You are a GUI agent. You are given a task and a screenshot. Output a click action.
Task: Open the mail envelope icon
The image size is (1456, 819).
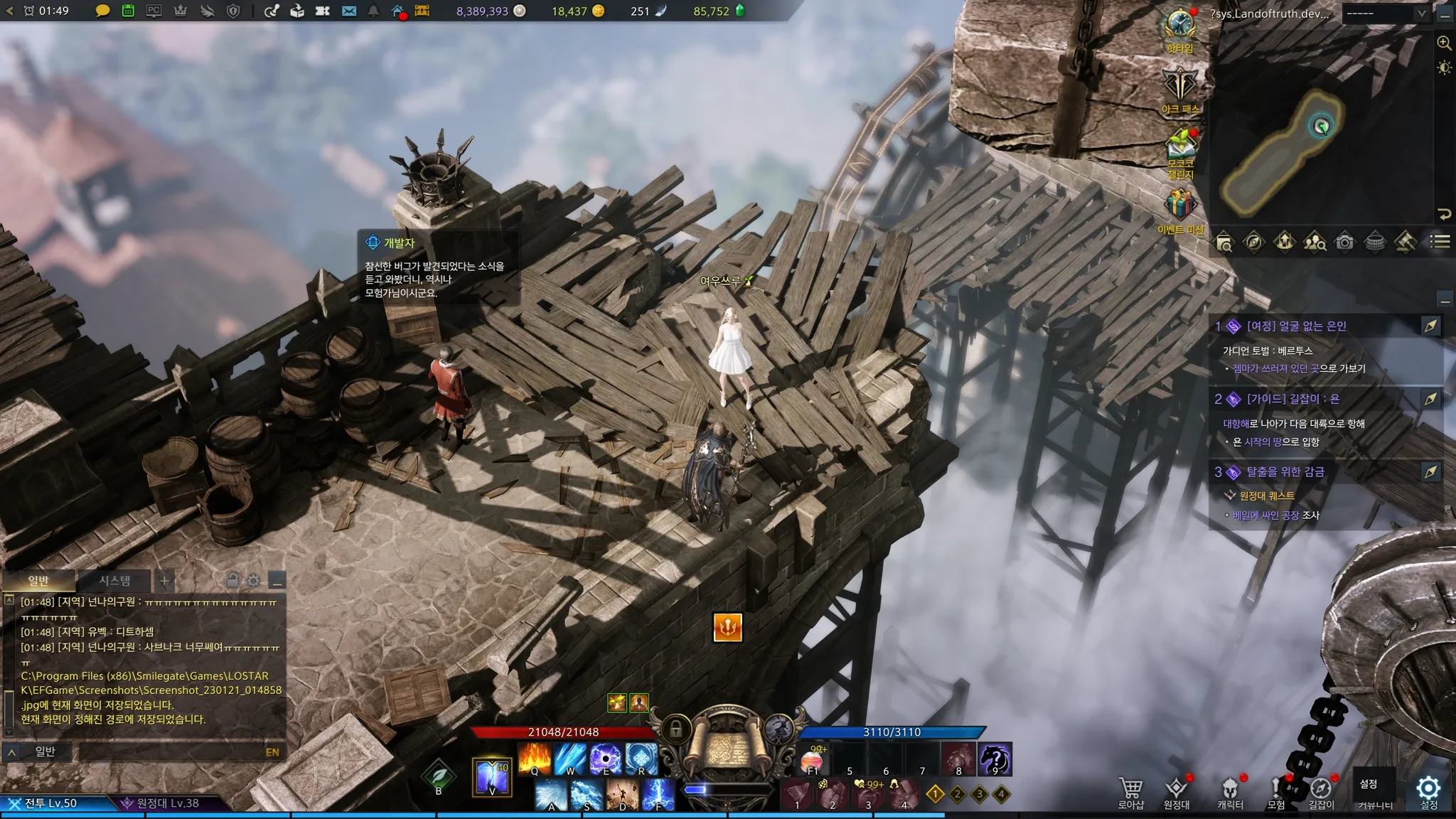(348, 11)
